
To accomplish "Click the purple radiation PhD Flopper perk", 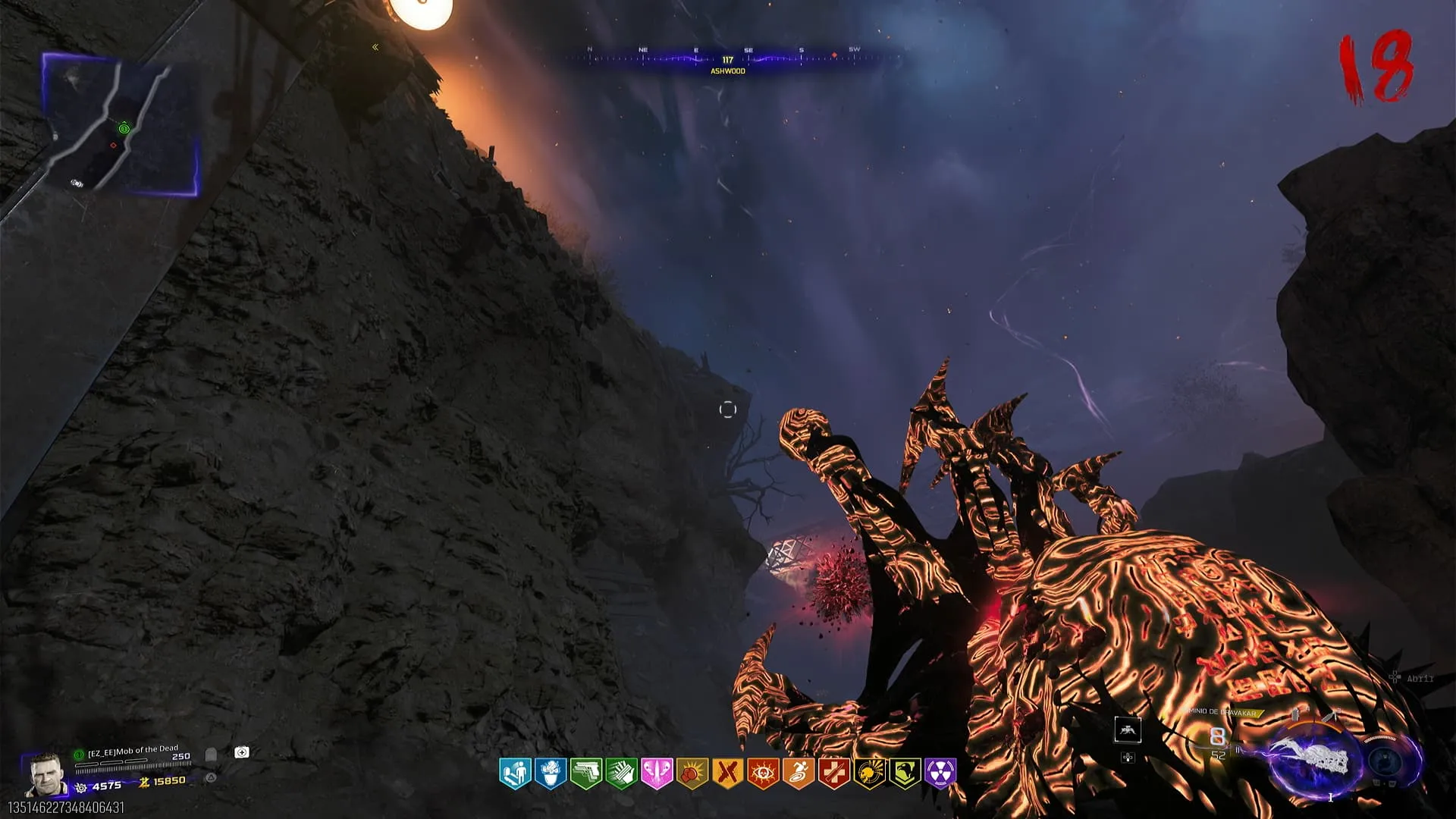I will 940,773.
